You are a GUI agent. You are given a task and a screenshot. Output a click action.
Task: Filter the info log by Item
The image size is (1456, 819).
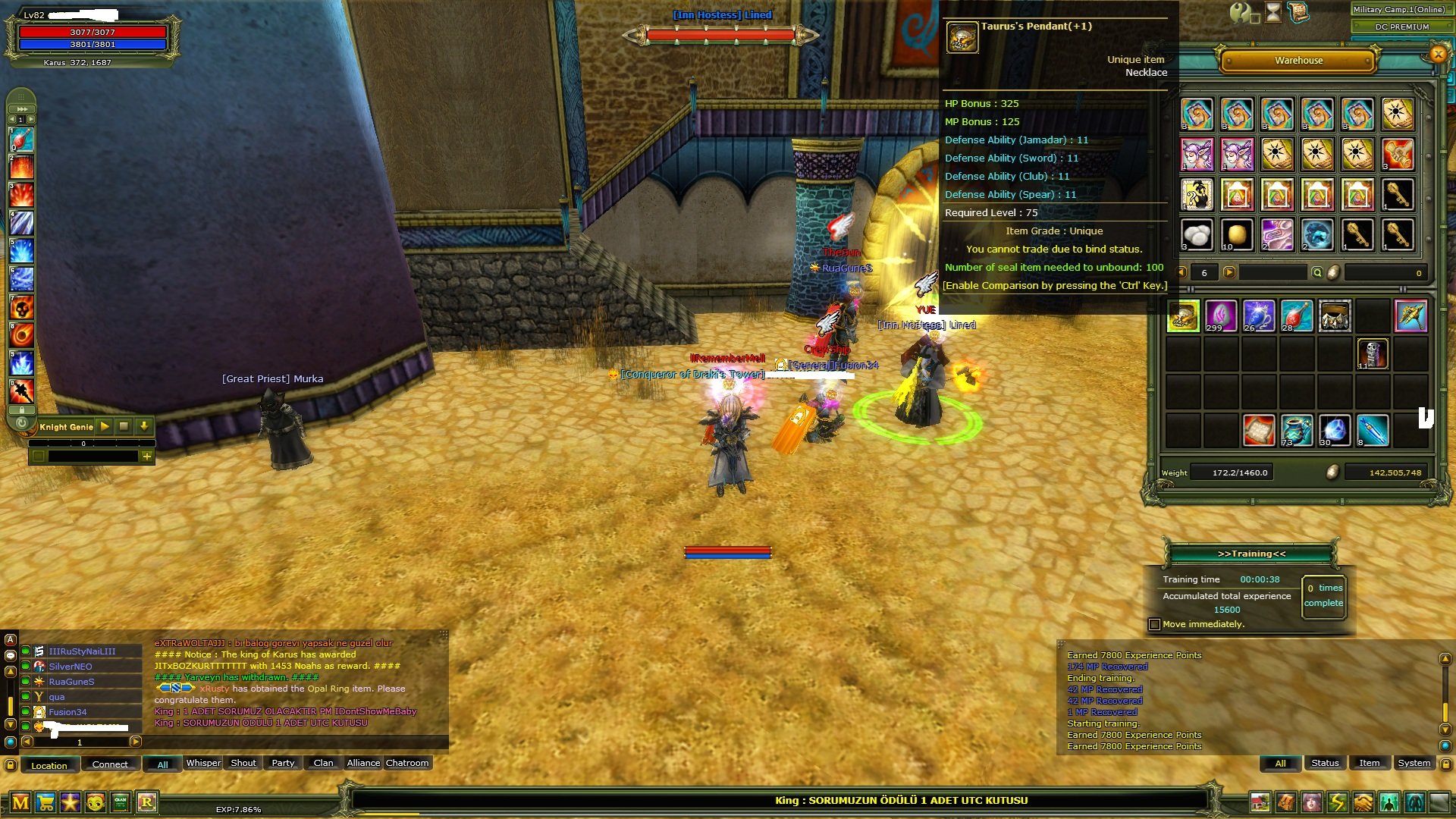[x=1369, y=764]
